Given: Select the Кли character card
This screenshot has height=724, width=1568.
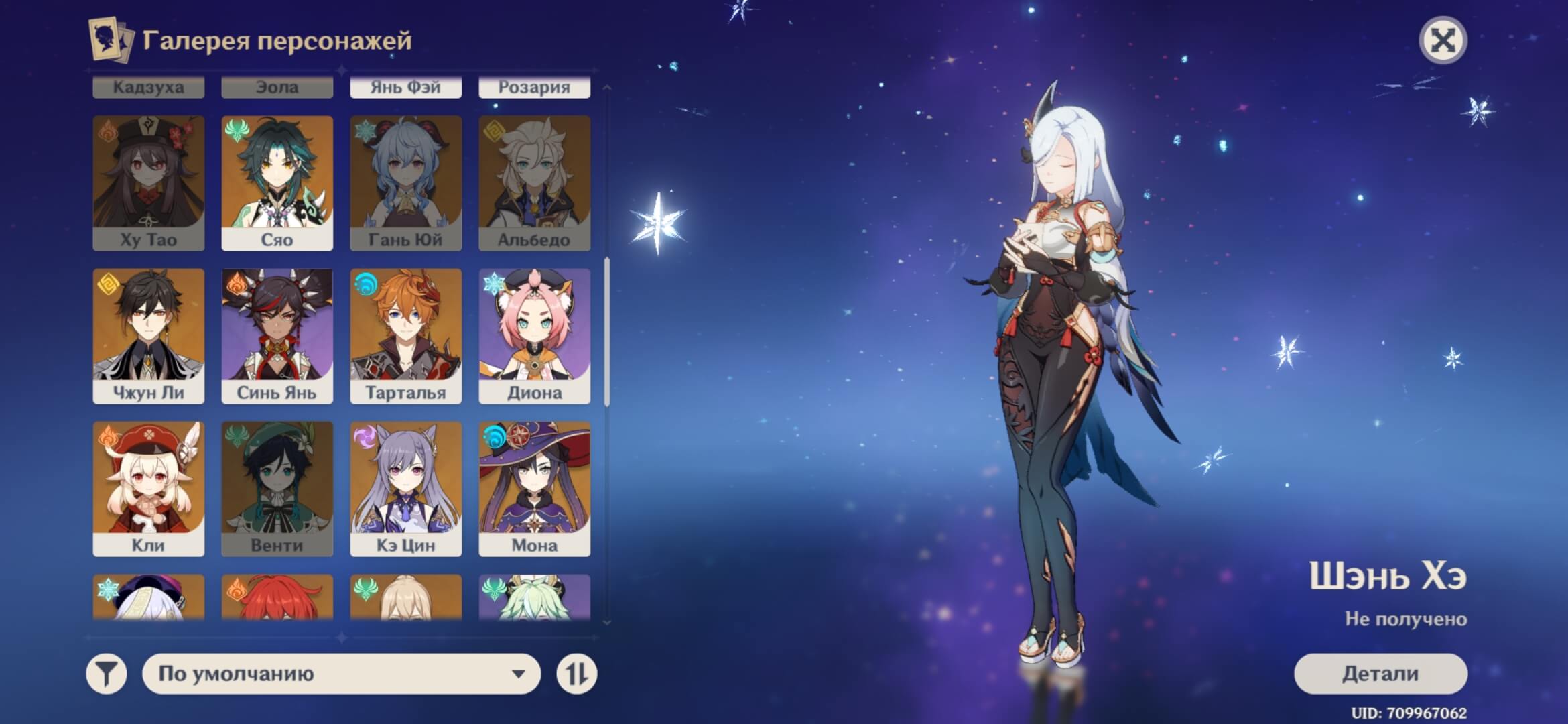Looking at the screenshot, I should pyautogui.click(x=148, y=489).
